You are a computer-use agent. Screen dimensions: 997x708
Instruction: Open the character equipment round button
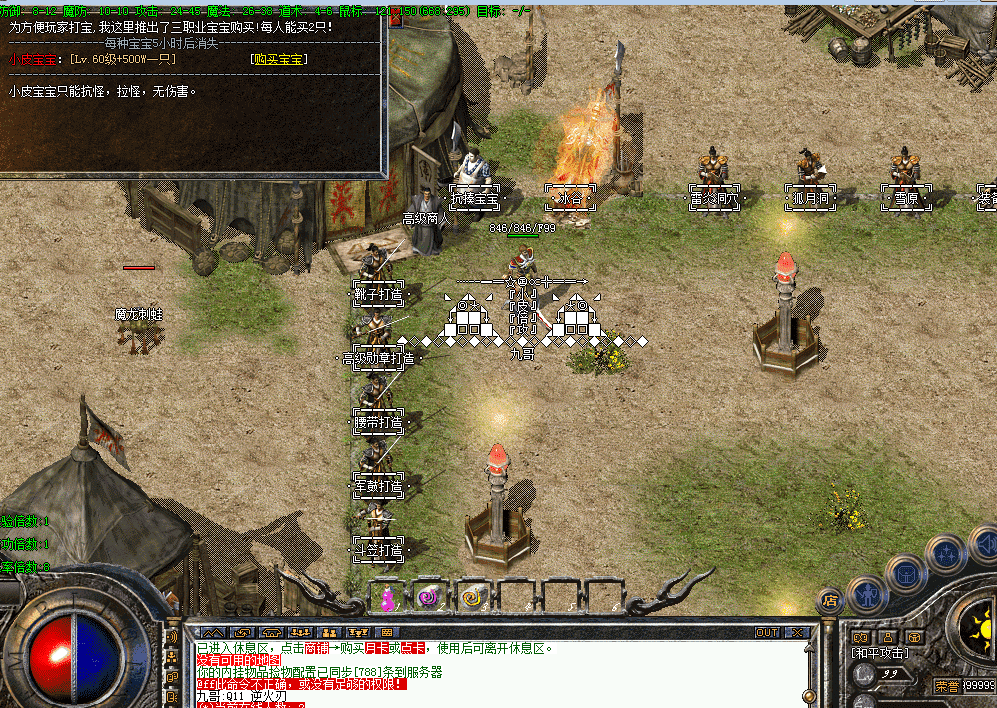point(866,592)
